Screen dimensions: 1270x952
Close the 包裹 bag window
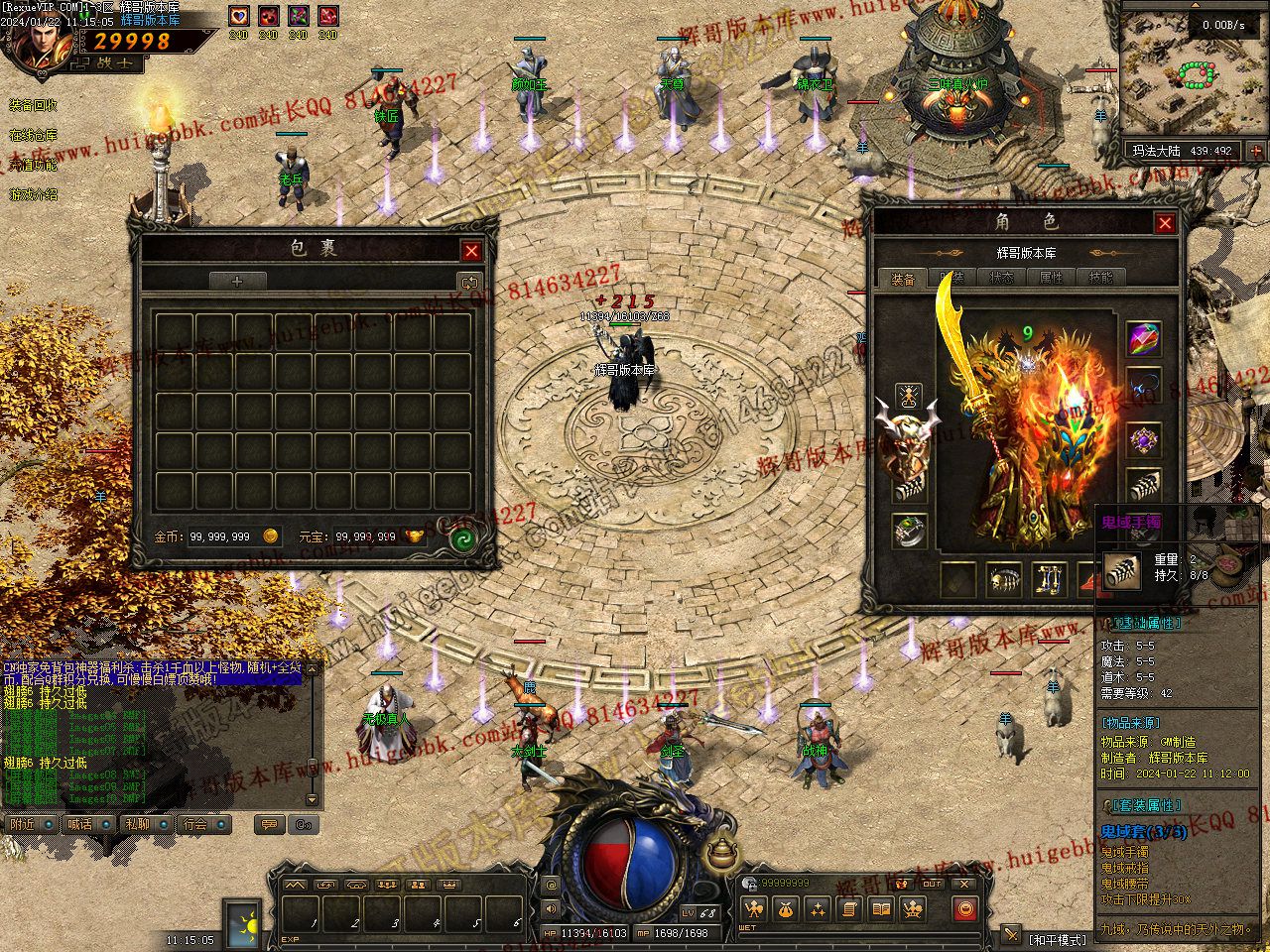(x=472, y=252)
